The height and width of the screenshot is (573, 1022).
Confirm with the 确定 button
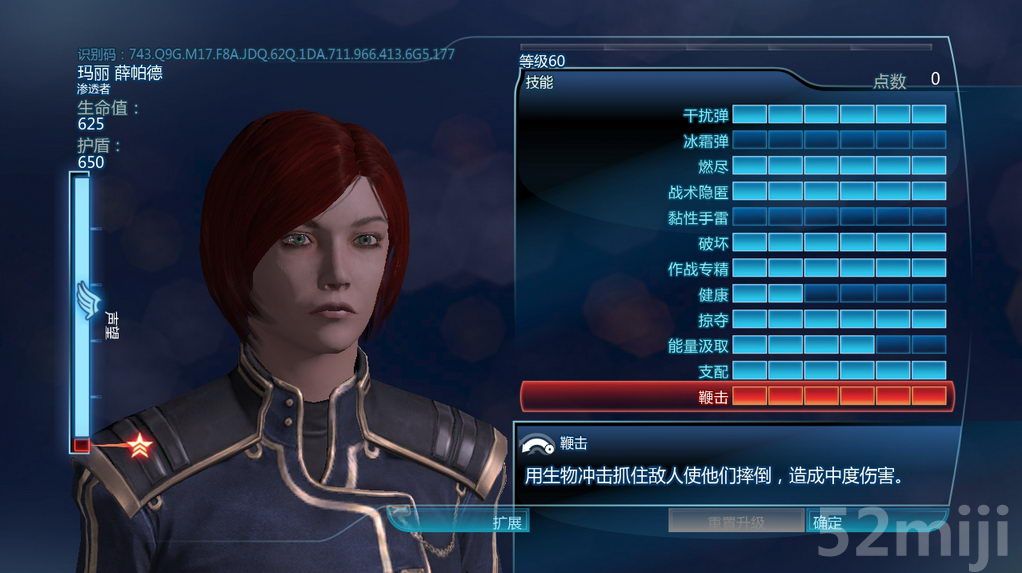pyautogui.click(x=827, y=522)
